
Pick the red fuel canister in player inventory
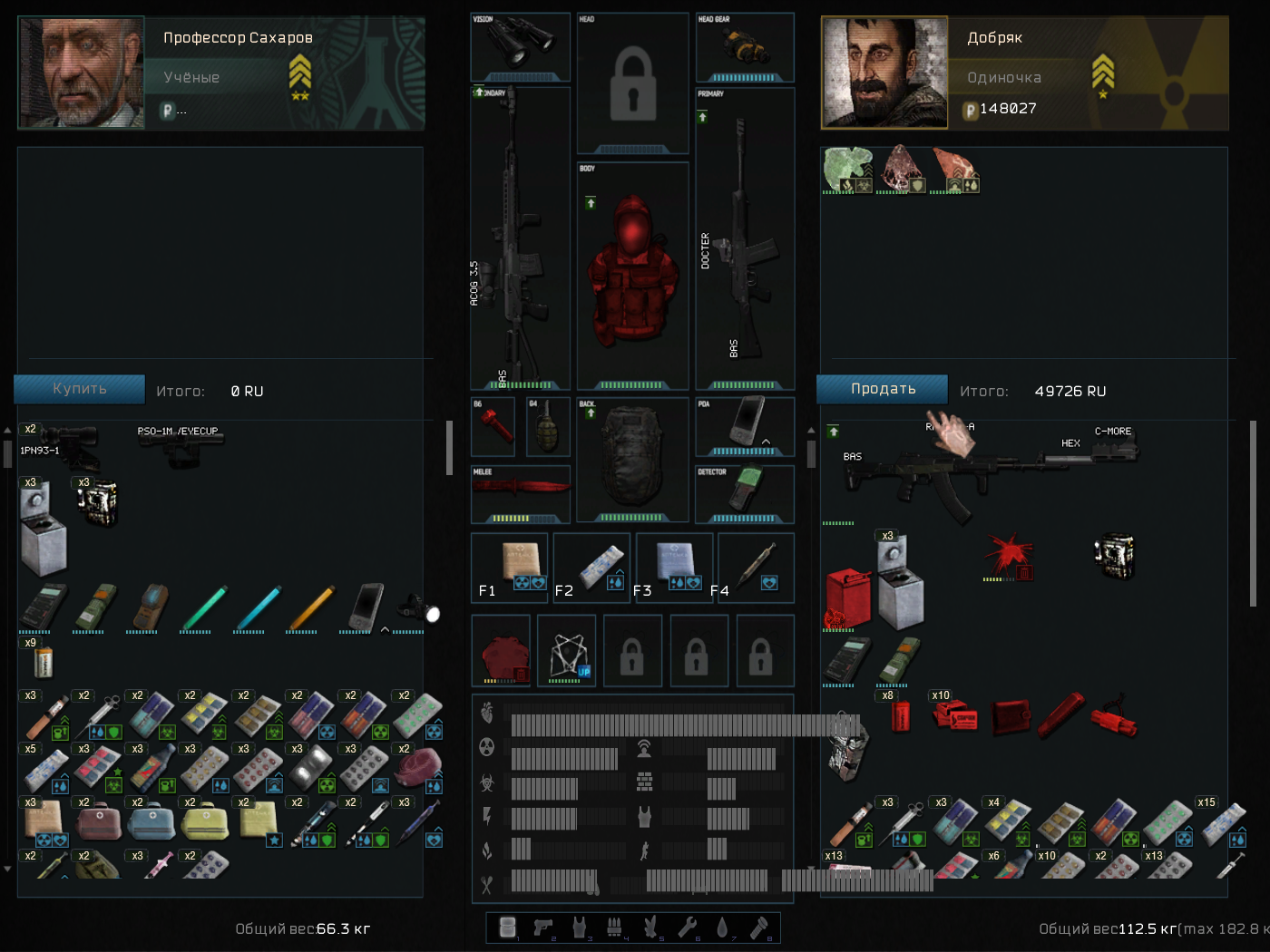tap(848, 598)
